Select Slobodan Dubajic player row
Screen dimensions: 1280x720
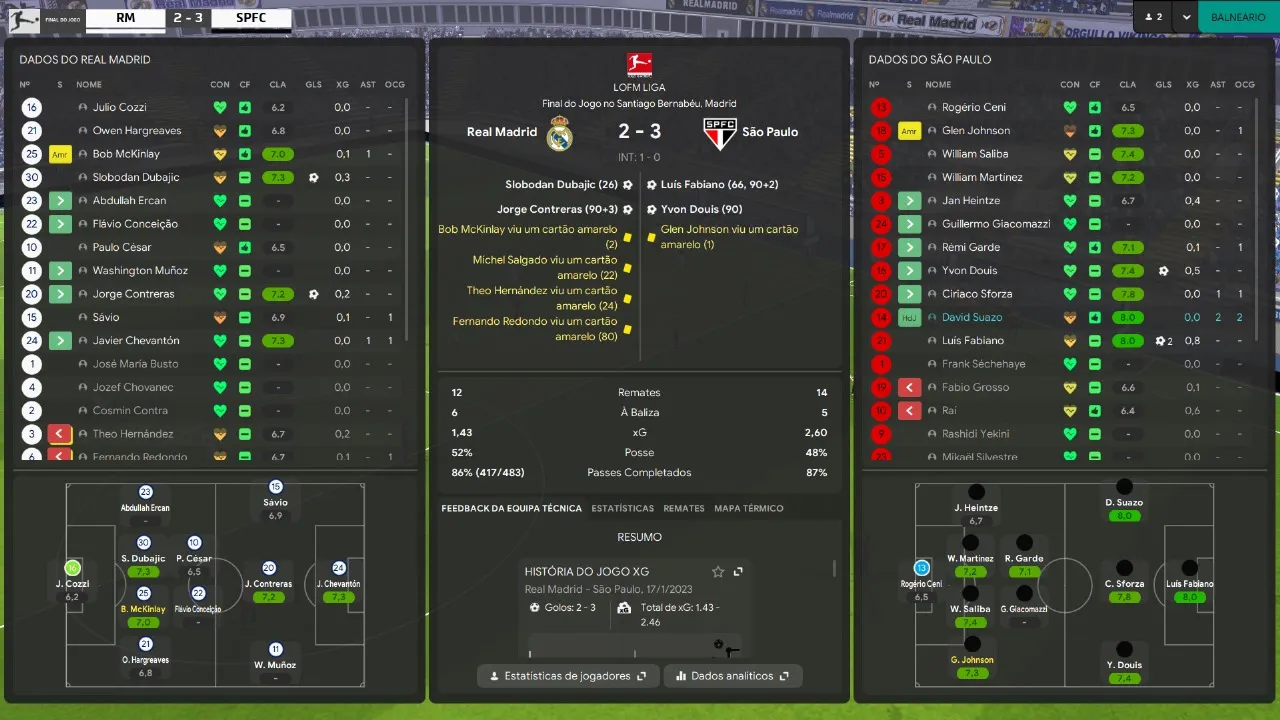136,177
